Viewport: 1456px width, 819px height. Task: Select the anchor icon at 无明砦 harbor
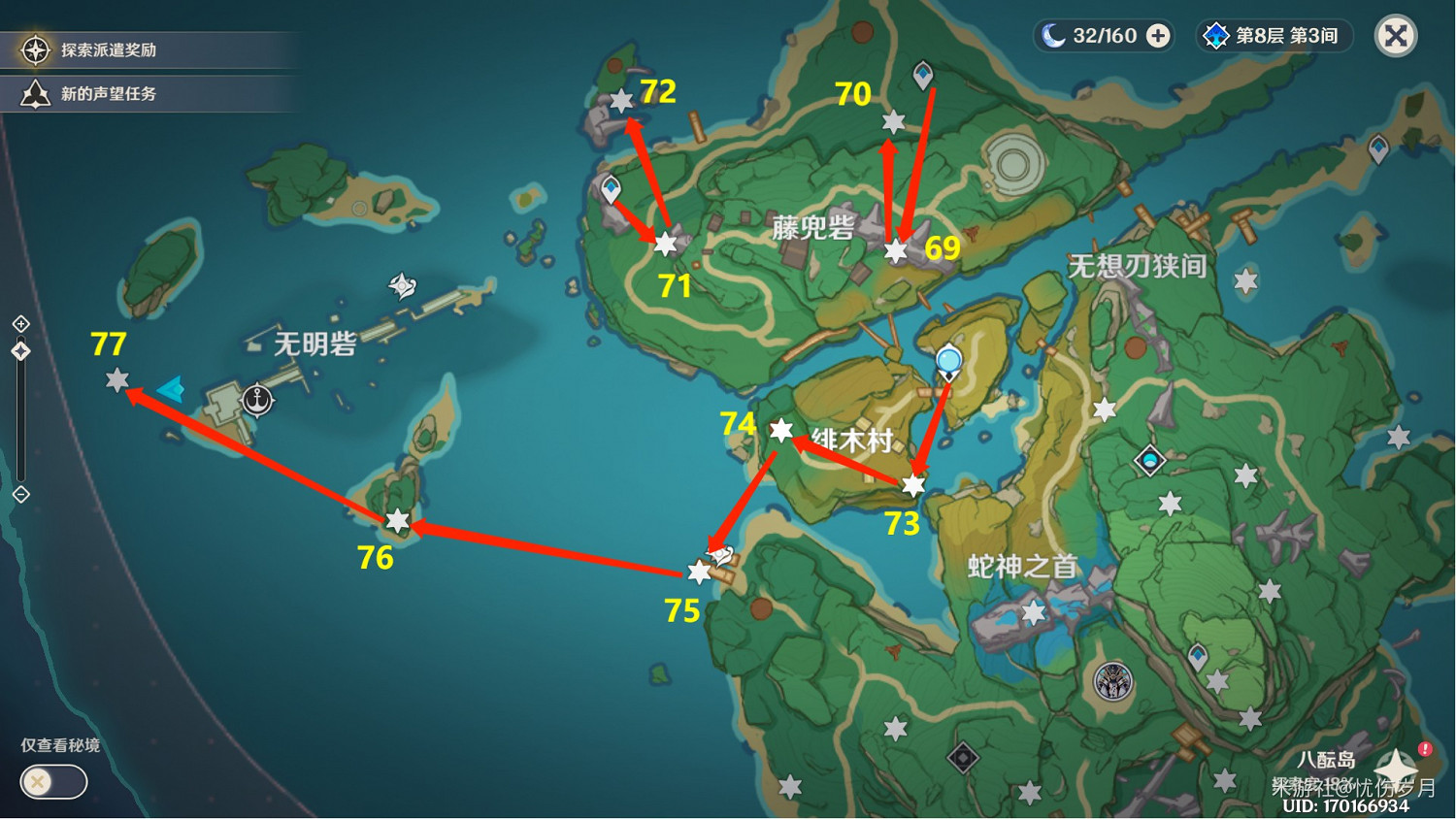pos(256,399)
